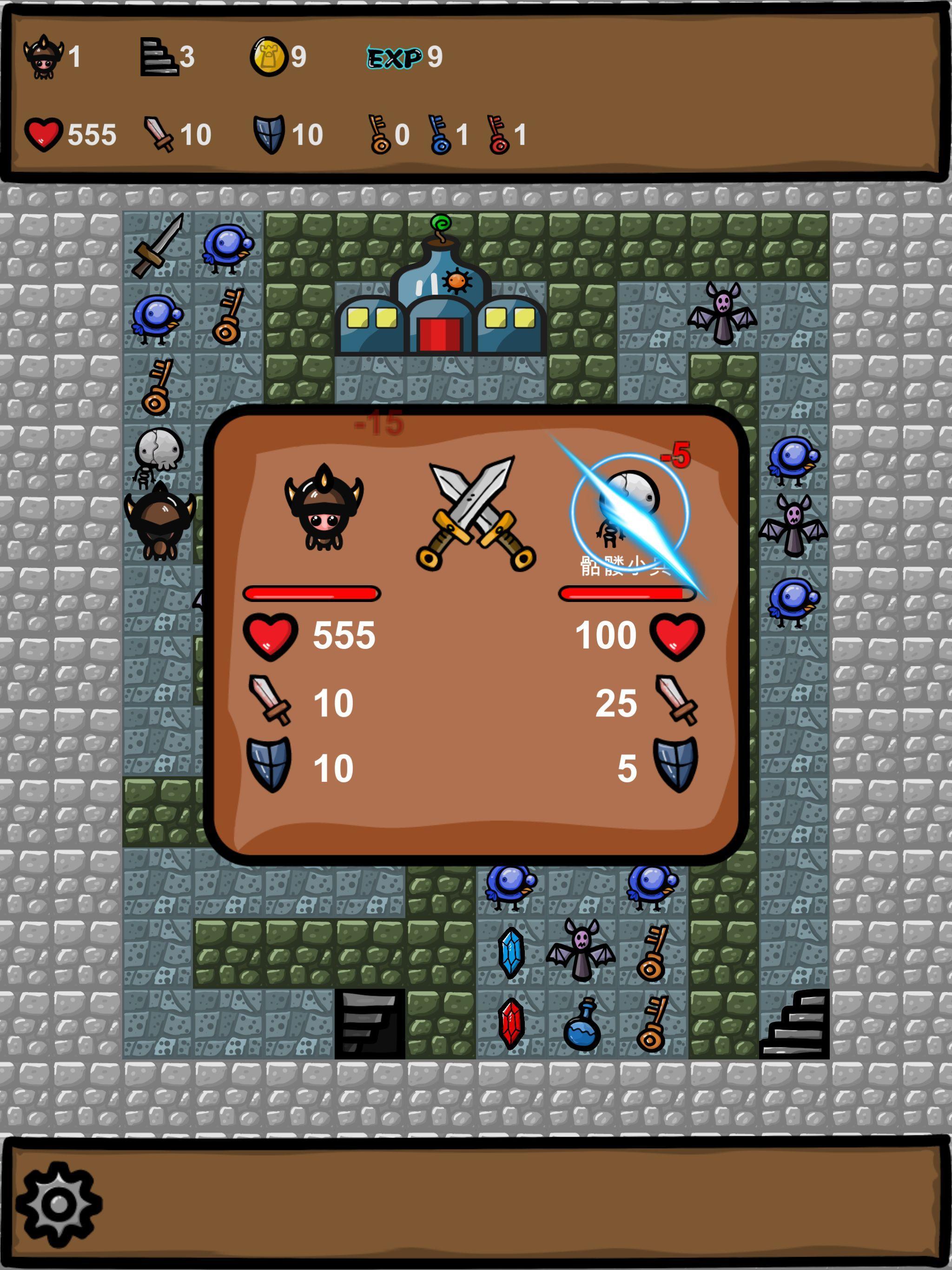This screenshot has height=1270, width=952.
Task: Click the crossed swords battle icon
Action: (x=475, y=511)
